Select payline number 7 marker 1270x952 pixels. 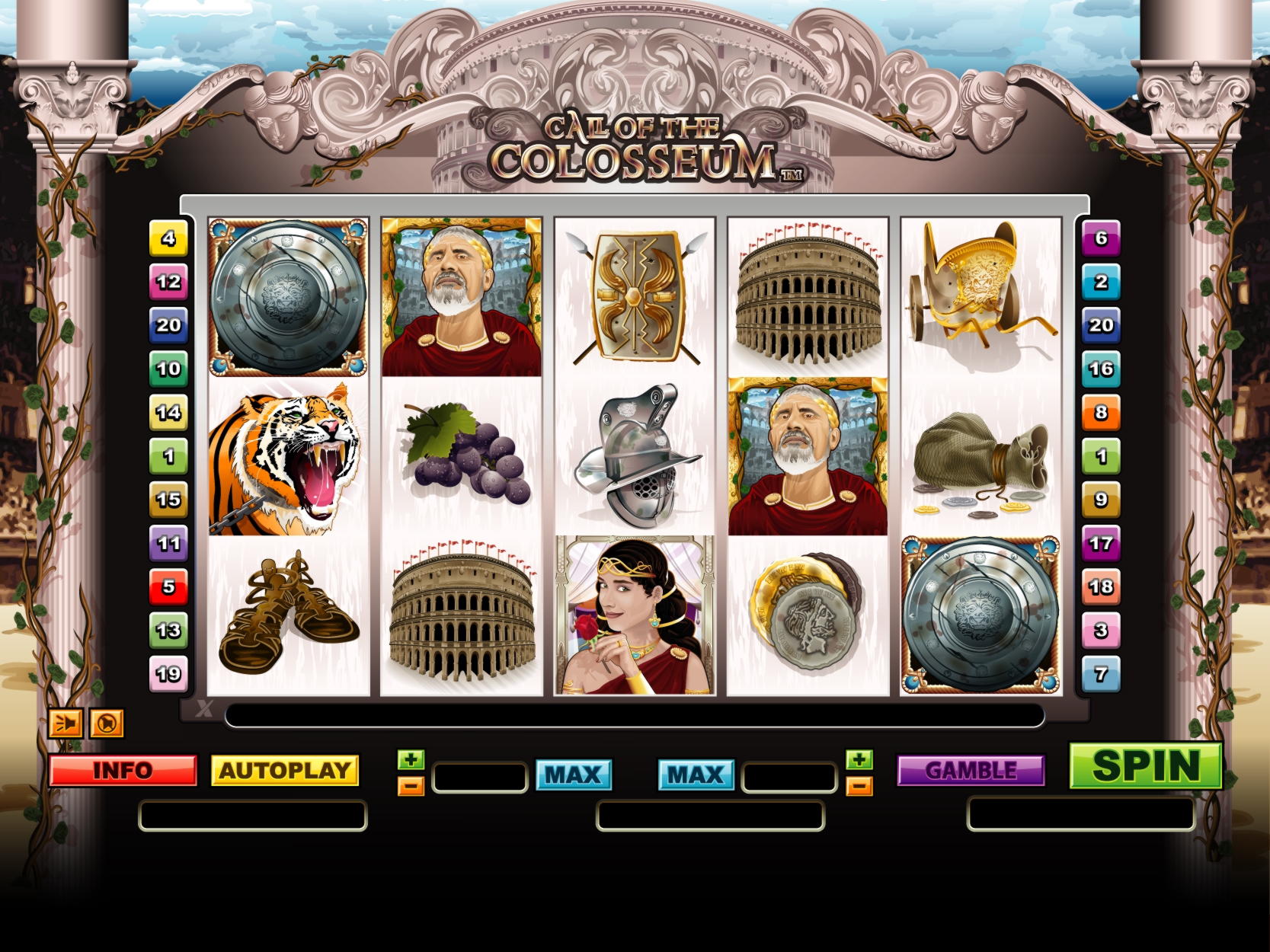point(1101,673)
